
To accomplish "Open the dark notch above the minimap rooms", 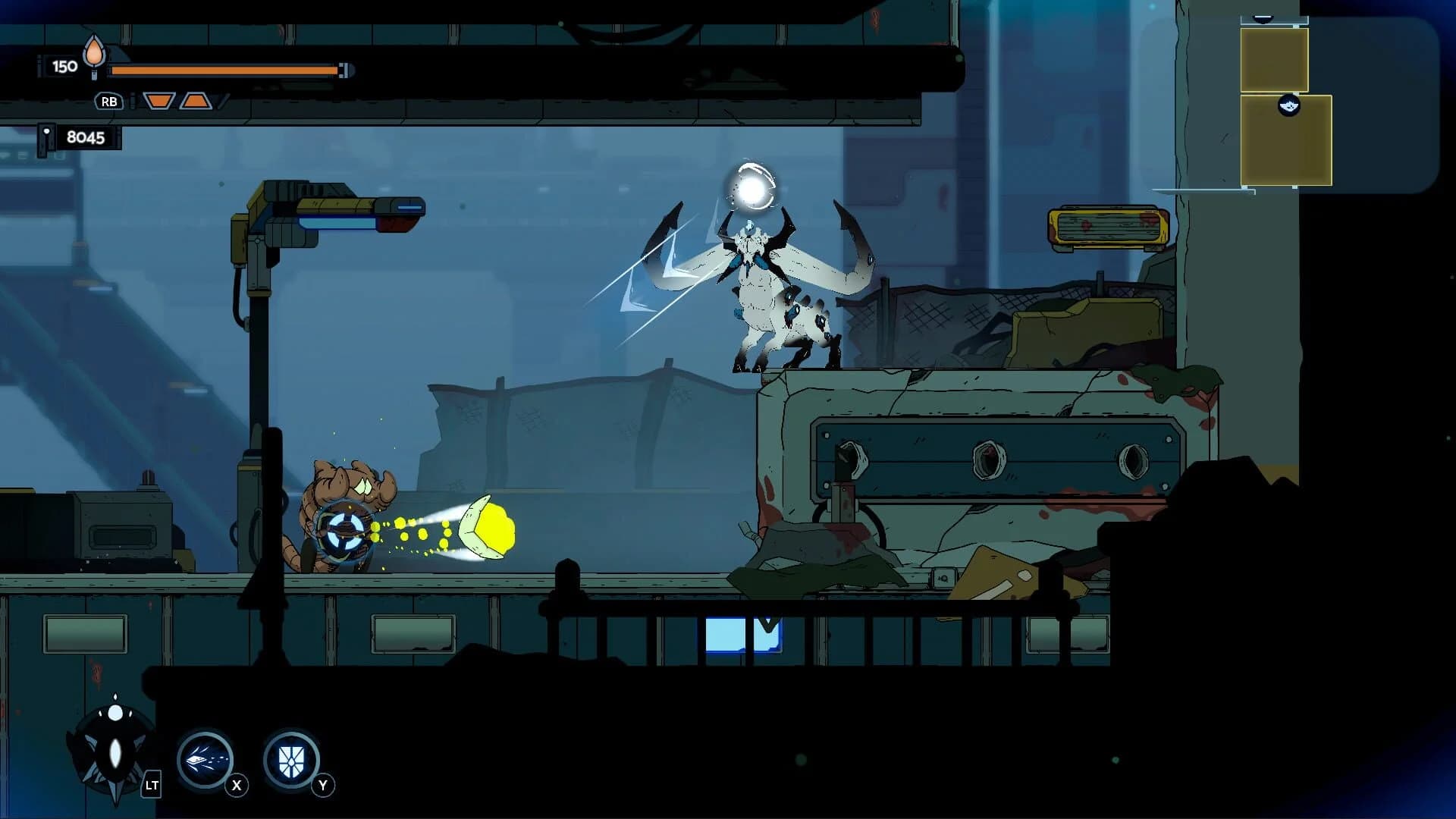I will (1261, 19).
